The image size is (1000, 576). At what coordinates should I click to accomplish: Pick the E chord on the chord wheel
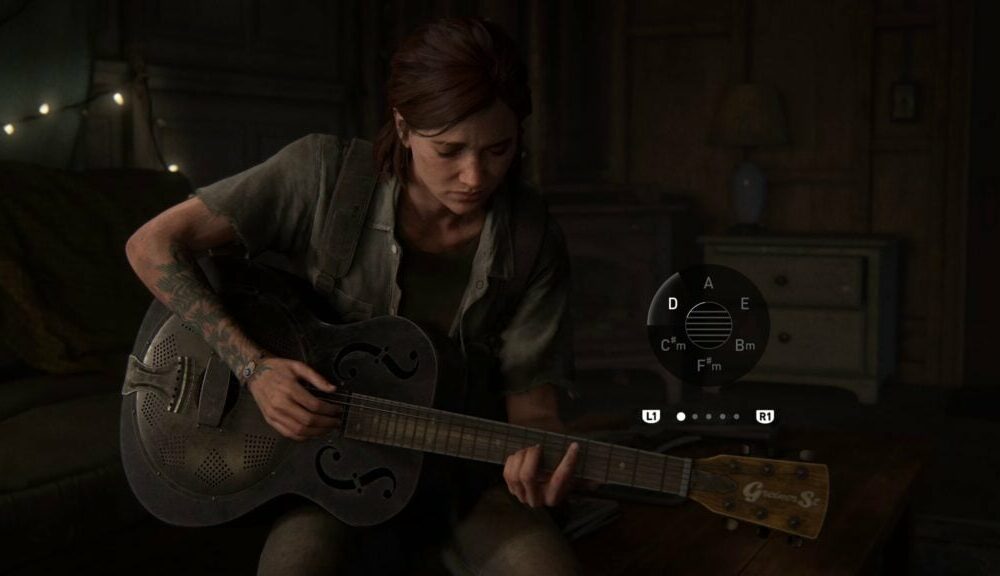tap(745, 303)
